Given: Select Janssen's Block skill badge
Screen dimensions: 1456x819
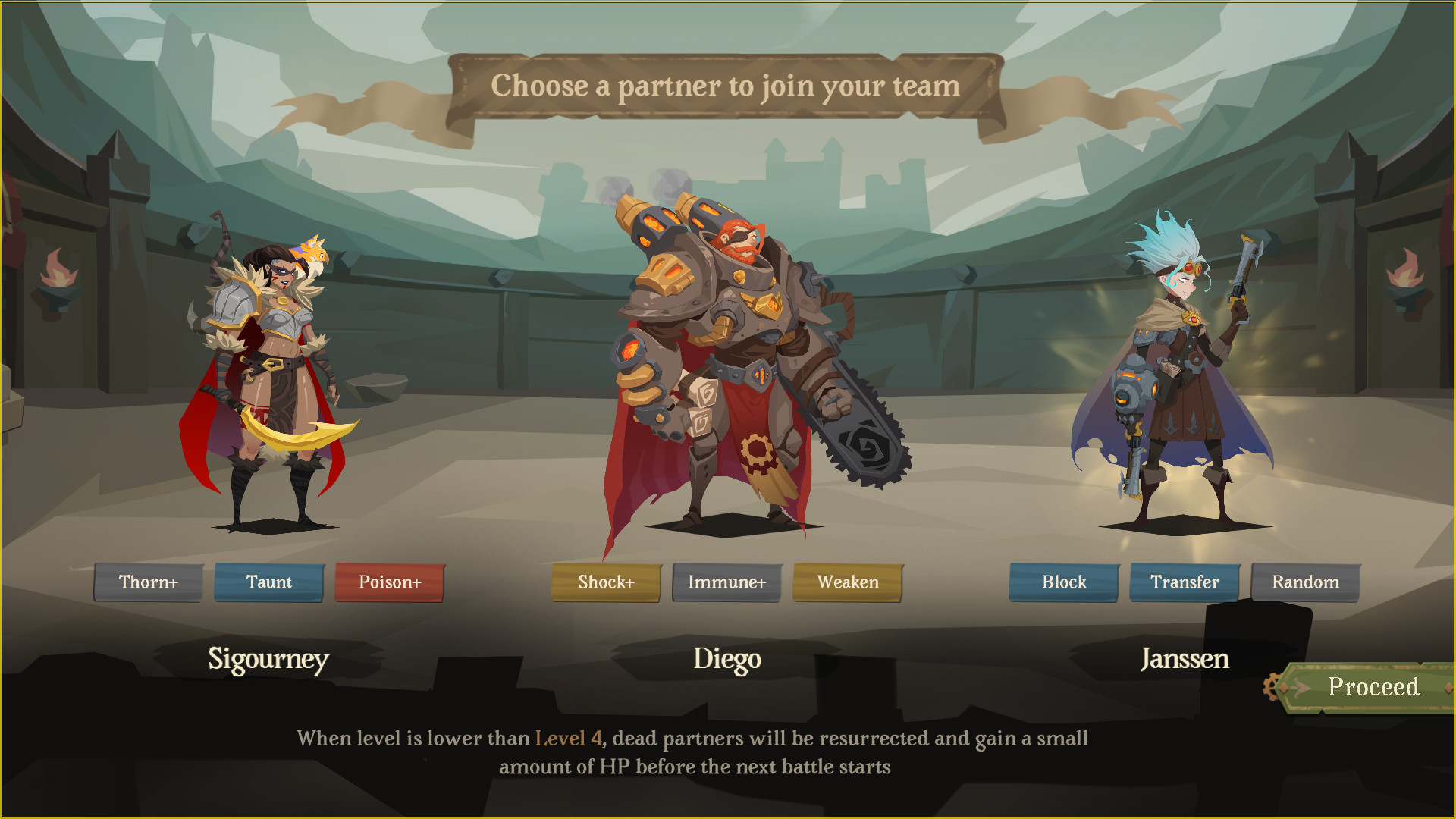Looking at the screenshot, I should coord(1063,582).
